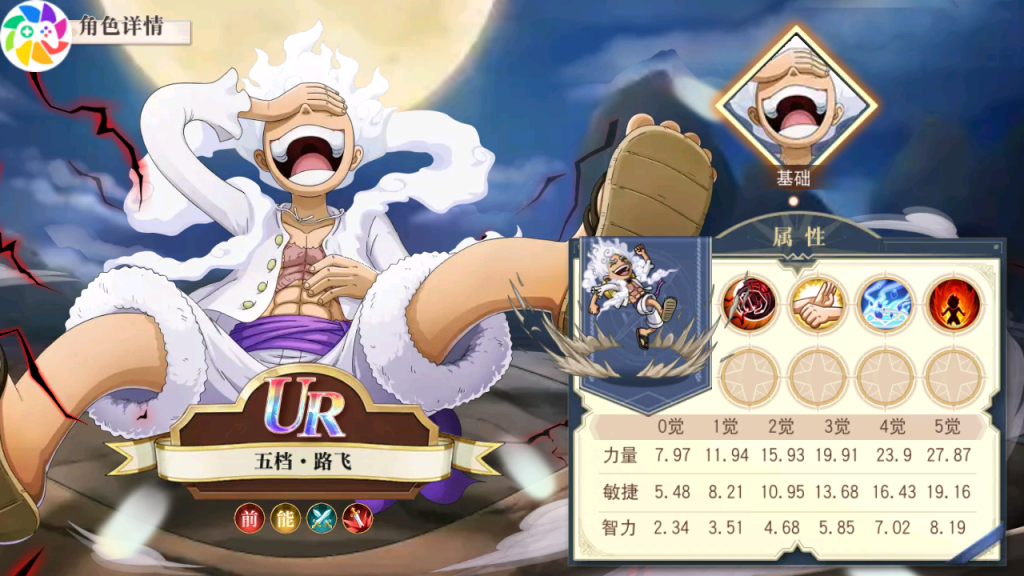Inspect the fiery silhouette skill icon

pos(951,304)
